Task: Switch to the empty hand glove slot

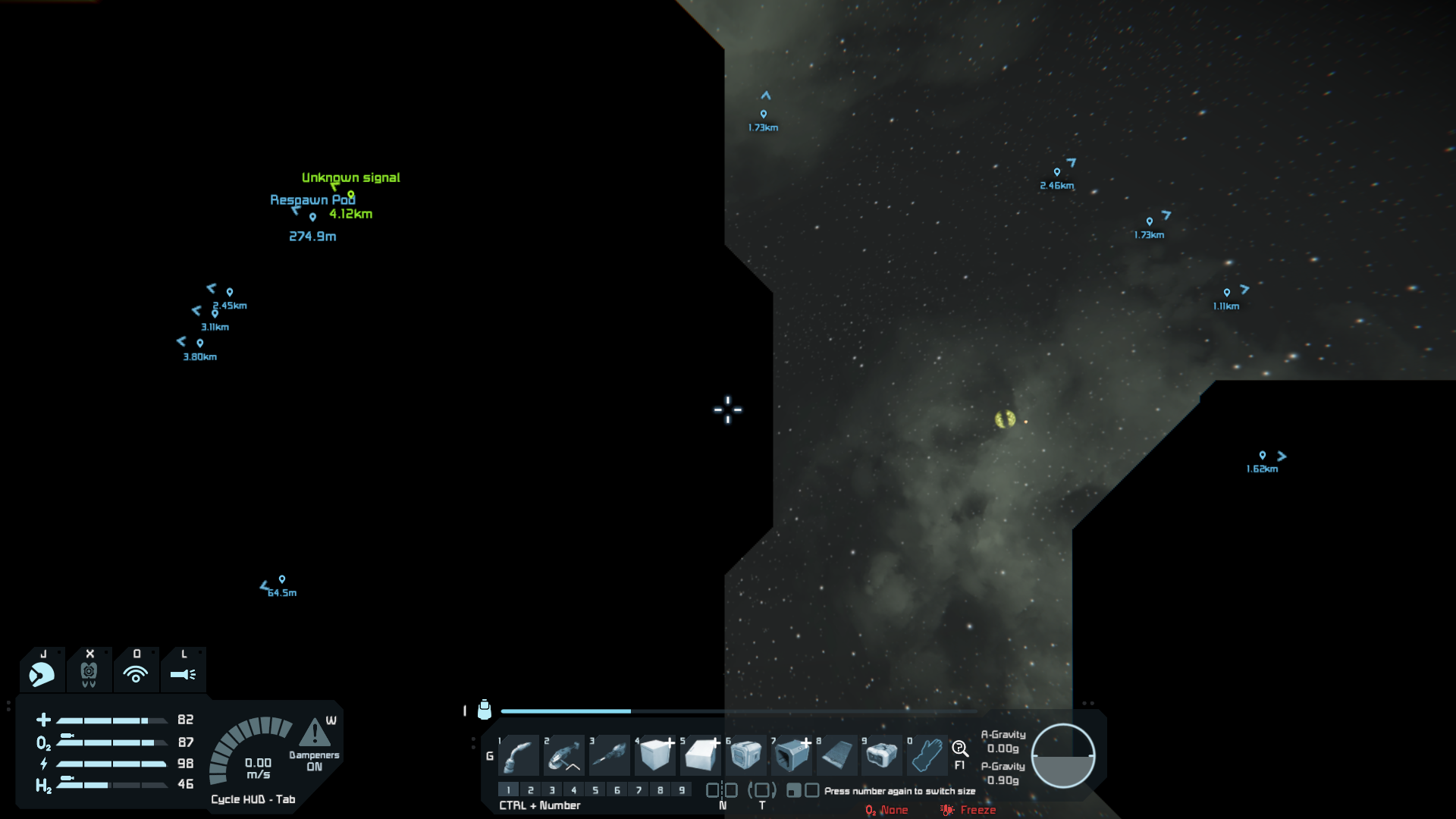Action: coord(927,755)
